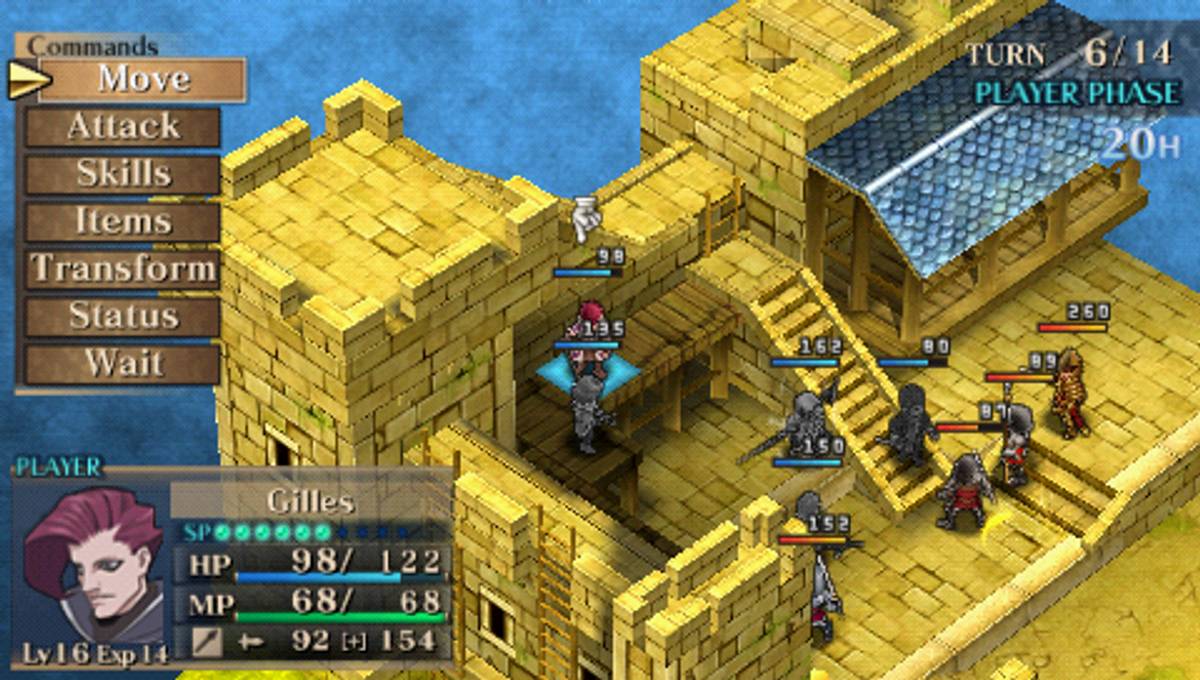Choose Wait to end this unit's turn
The image size is (1200, 680).
point(123,363)
